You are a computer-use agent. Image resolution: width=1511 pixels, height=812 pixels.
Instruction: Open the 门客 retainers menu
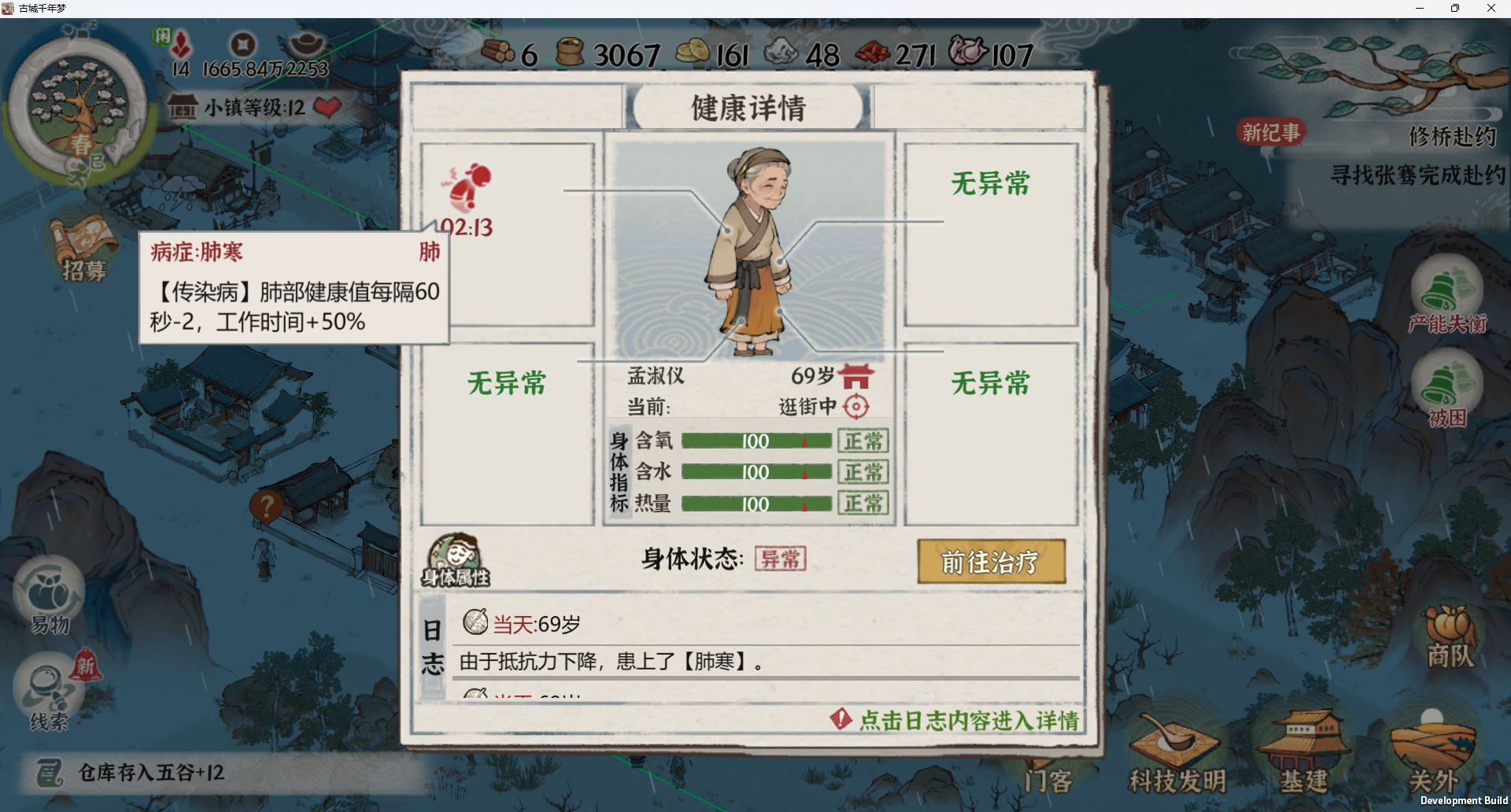(1047, 779)
